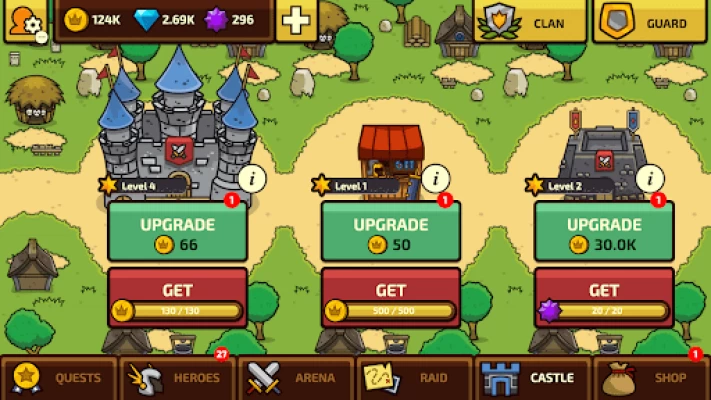
Task: Upgrade the castle for 66 gold
Action: [x=177, y=232]
